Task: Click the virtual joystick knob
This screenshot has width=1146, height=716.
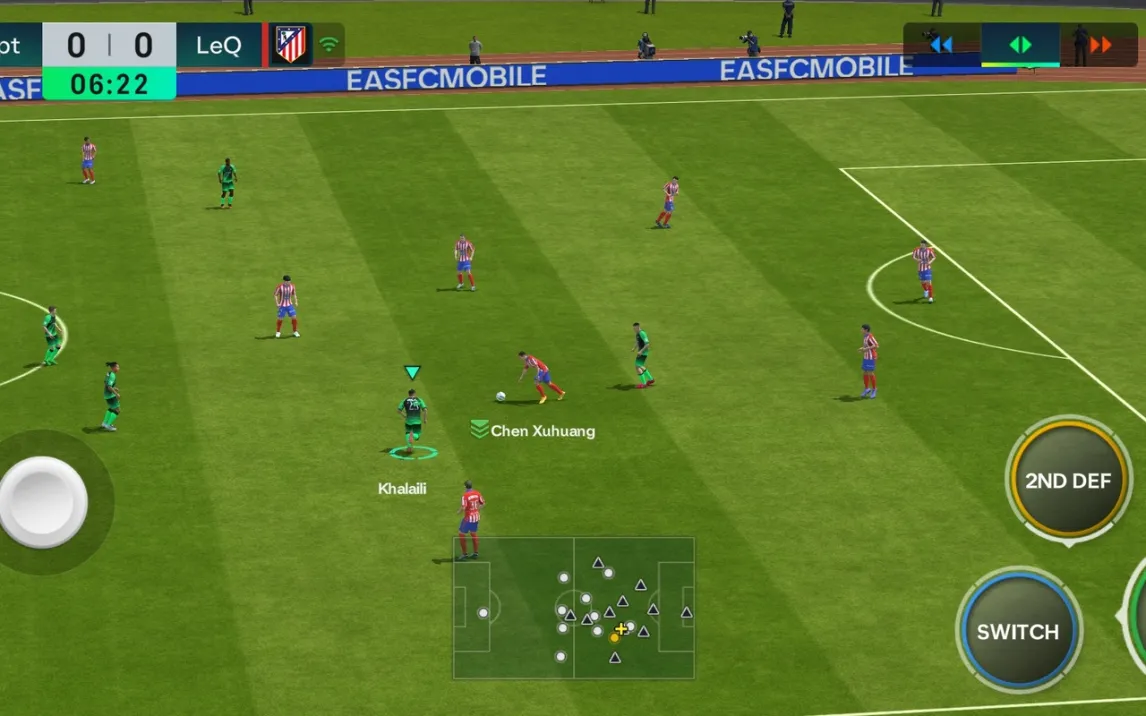Action: point(43,502)
